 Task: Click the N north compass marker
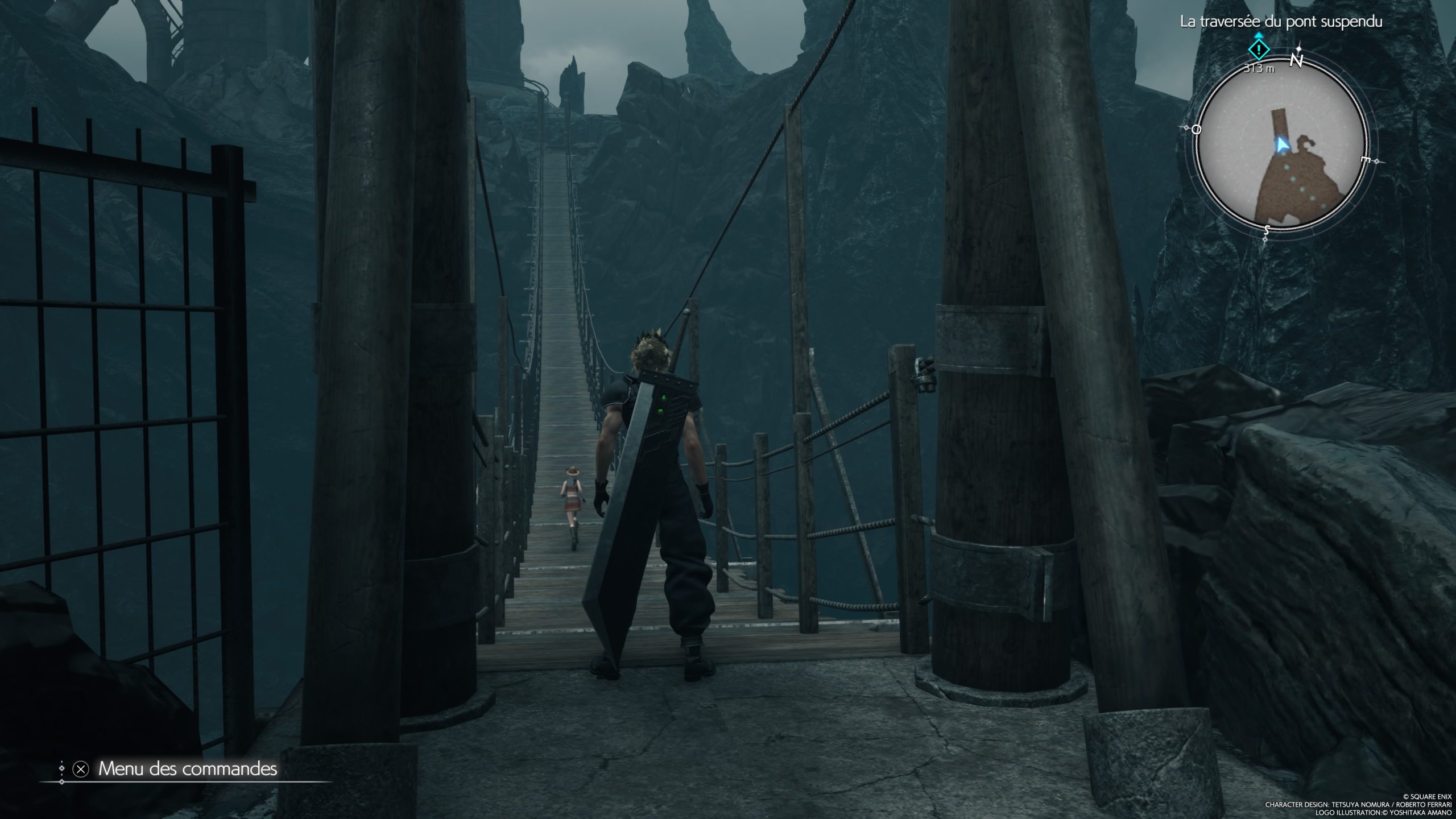click(1296, 60)
